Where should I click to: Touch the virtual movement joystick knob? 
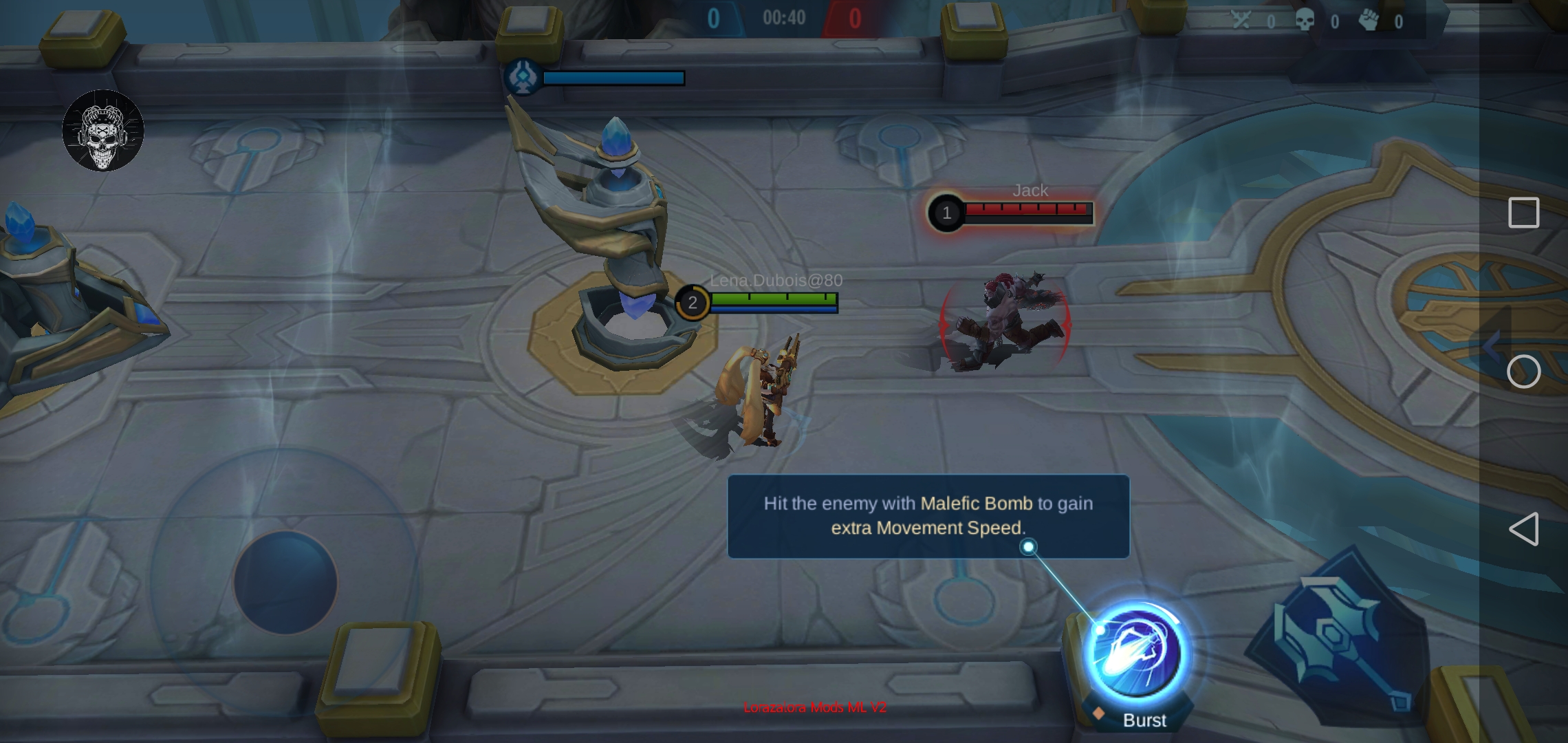click(285, 582)
